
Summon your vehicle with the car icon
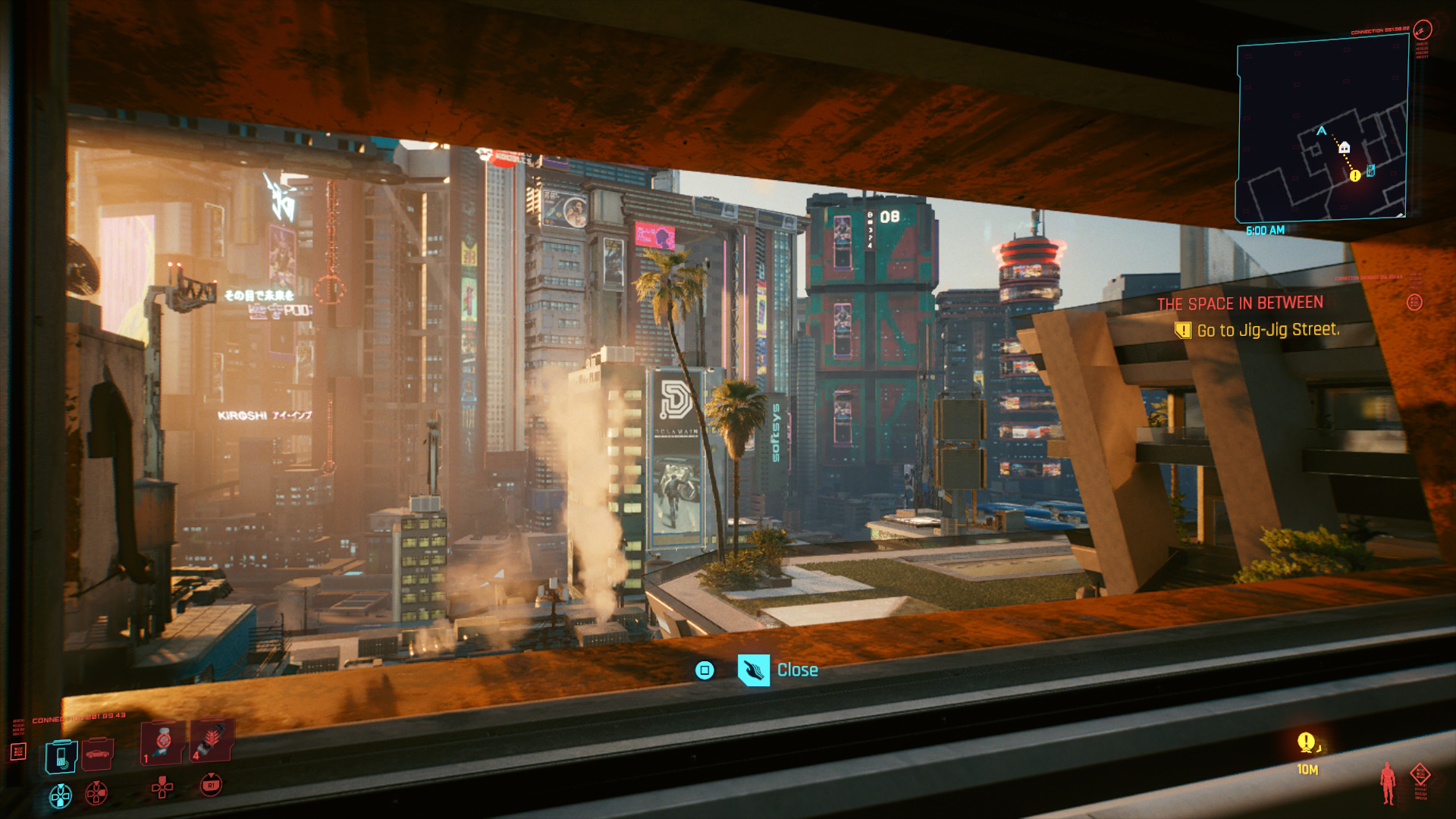point(97,754)
